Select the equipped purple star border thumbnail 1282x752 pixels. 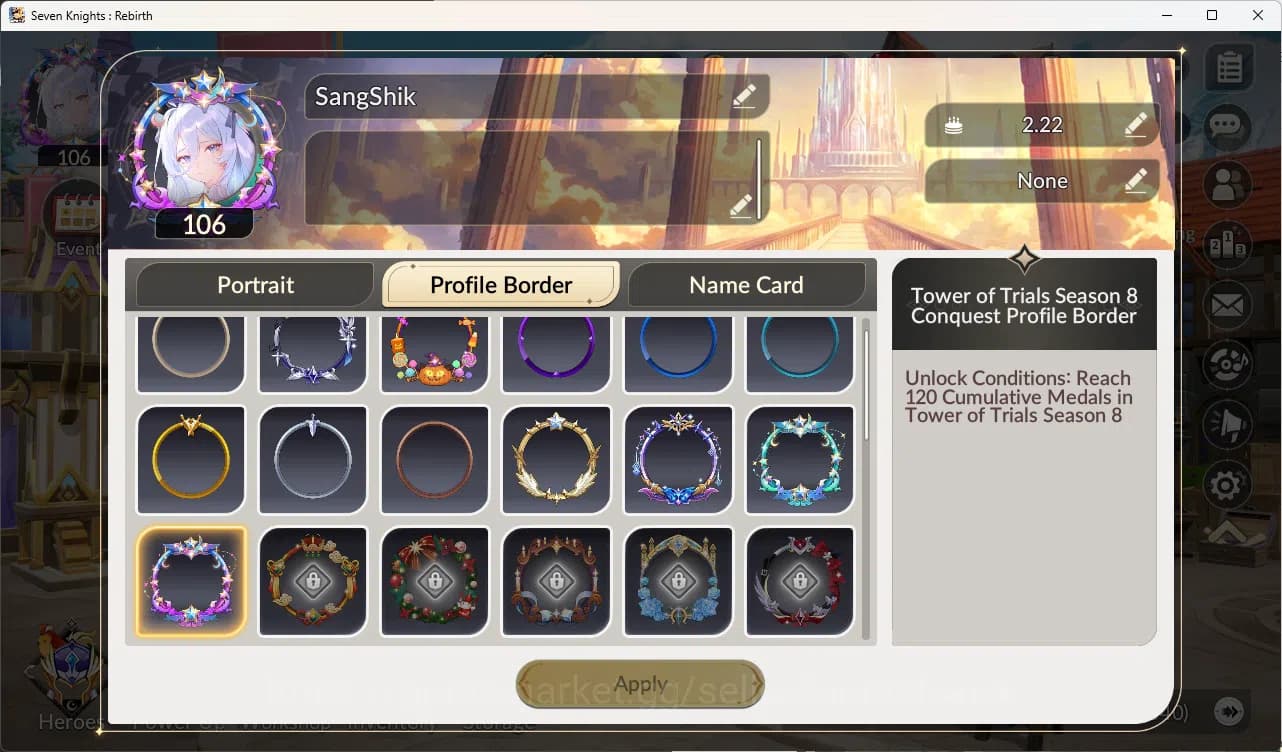[190, 581]
